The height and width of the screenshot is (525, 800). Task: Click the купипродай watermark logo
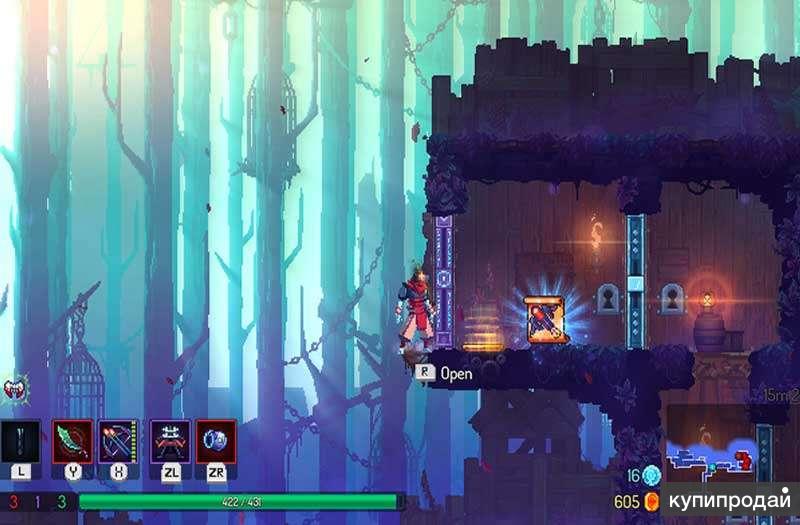[x=726, y=499]
